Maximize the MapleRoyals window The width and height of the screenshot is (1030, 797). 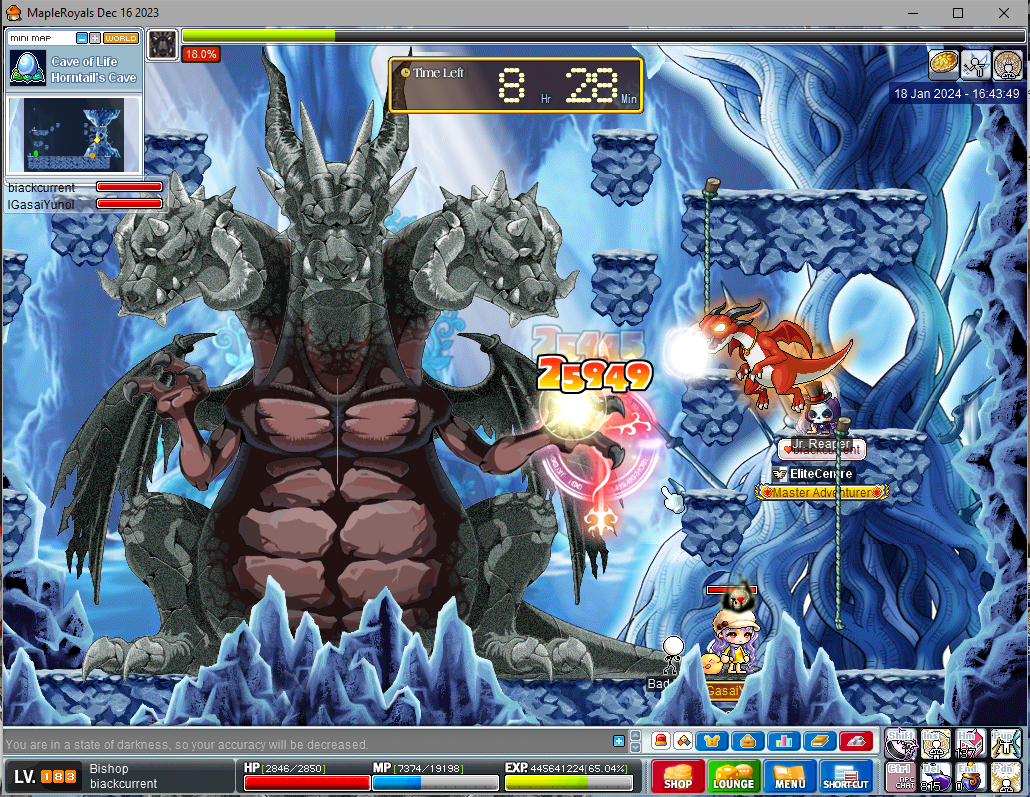click(x=958, y=13)
